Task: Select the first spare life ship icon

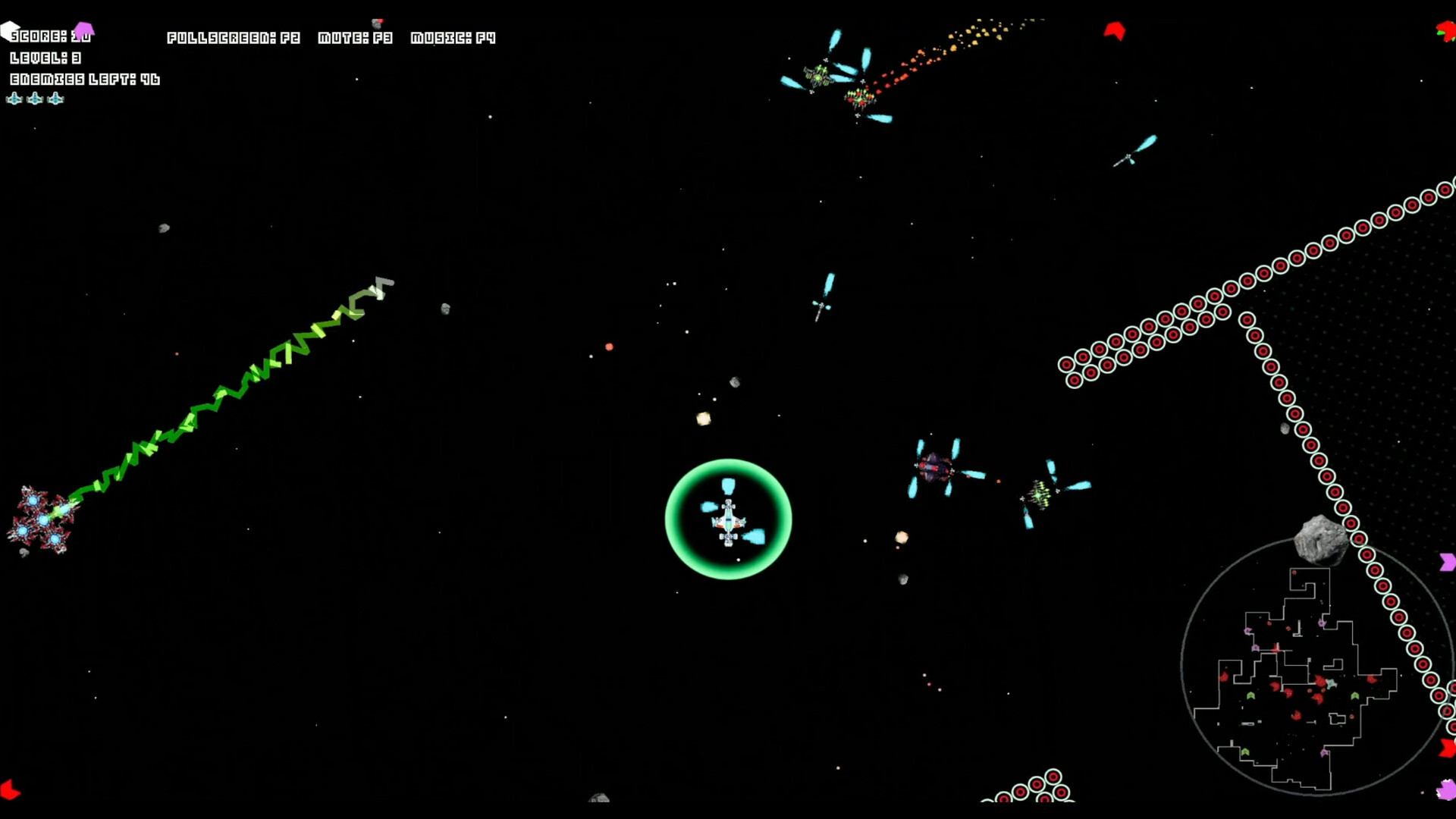Action: [14, 99]
